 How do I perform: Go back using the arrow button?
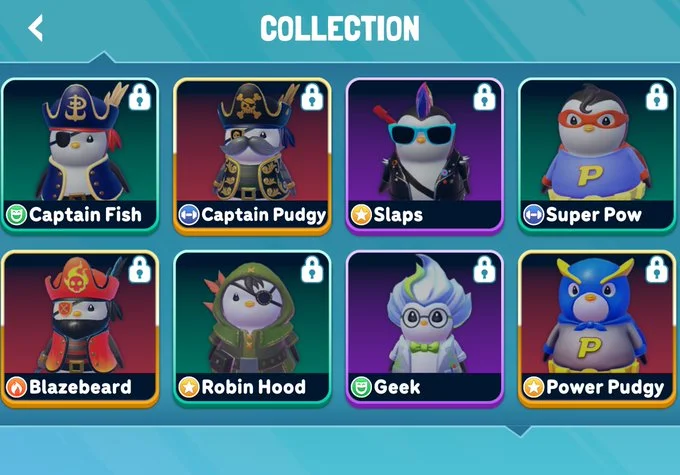36,28
